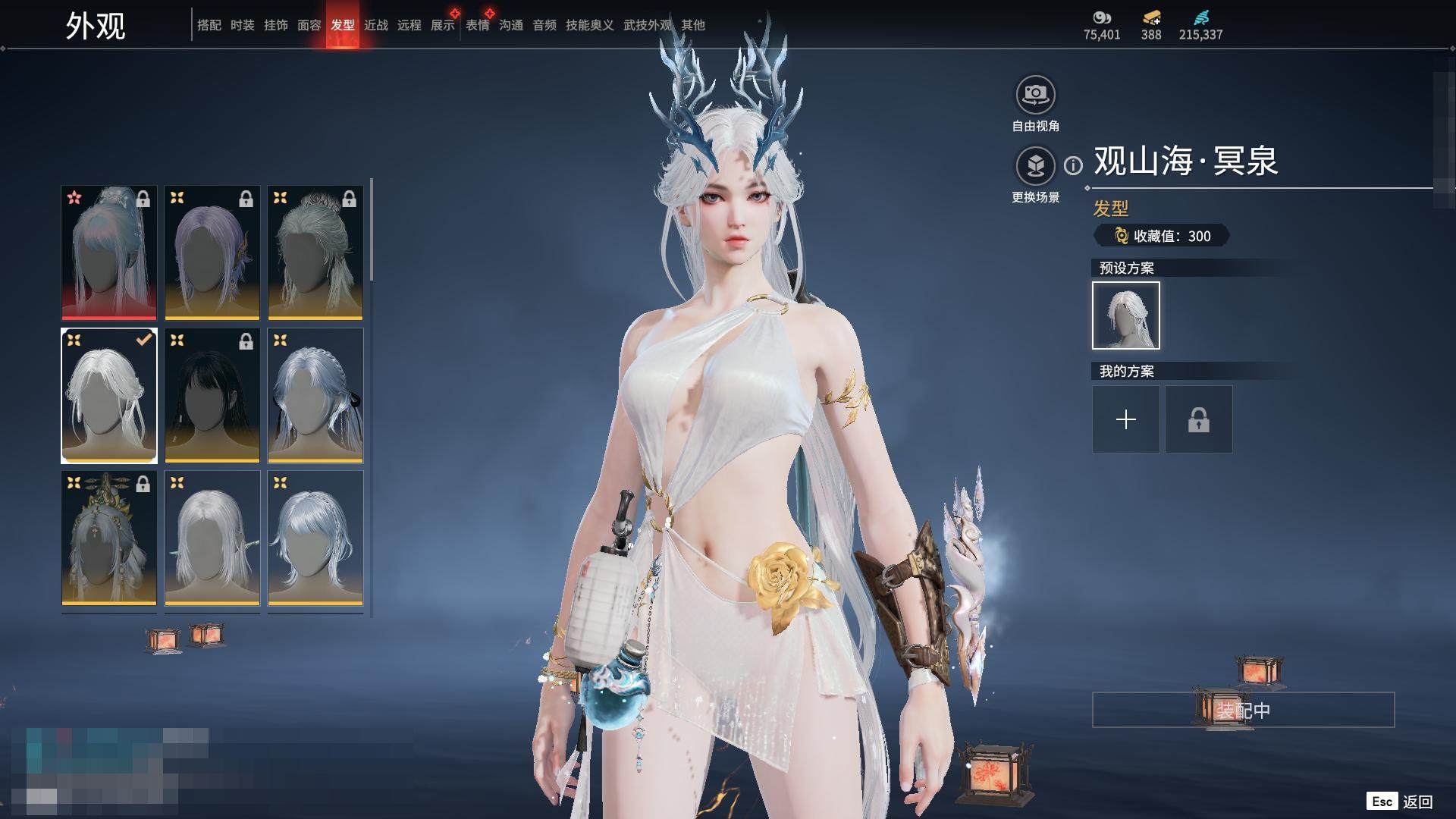Open the 近战 melee tab
The width and height of the screenshot is (1456, 819).
375,25
